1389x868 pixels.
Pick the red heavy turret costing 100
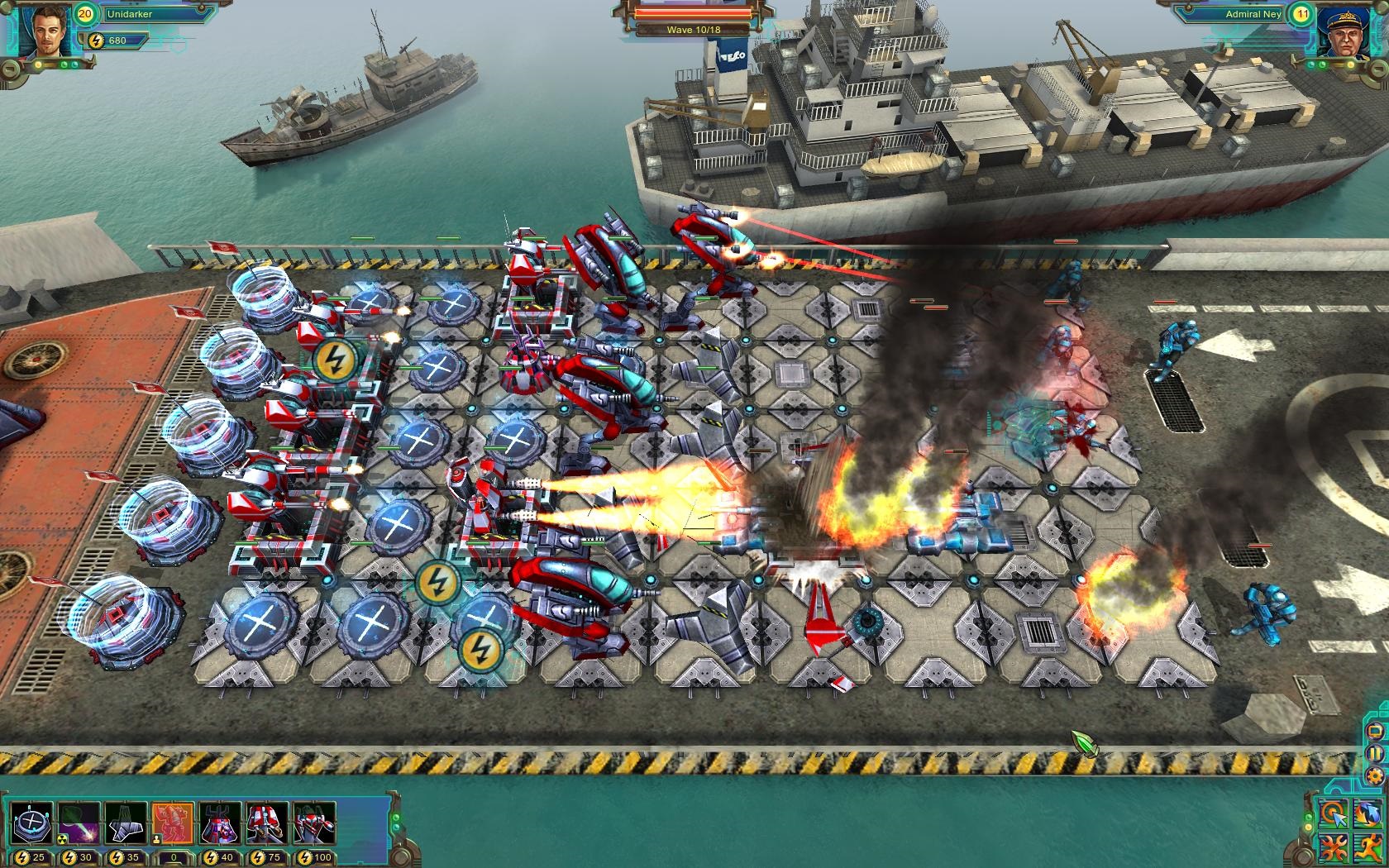[x=314, y=824]
